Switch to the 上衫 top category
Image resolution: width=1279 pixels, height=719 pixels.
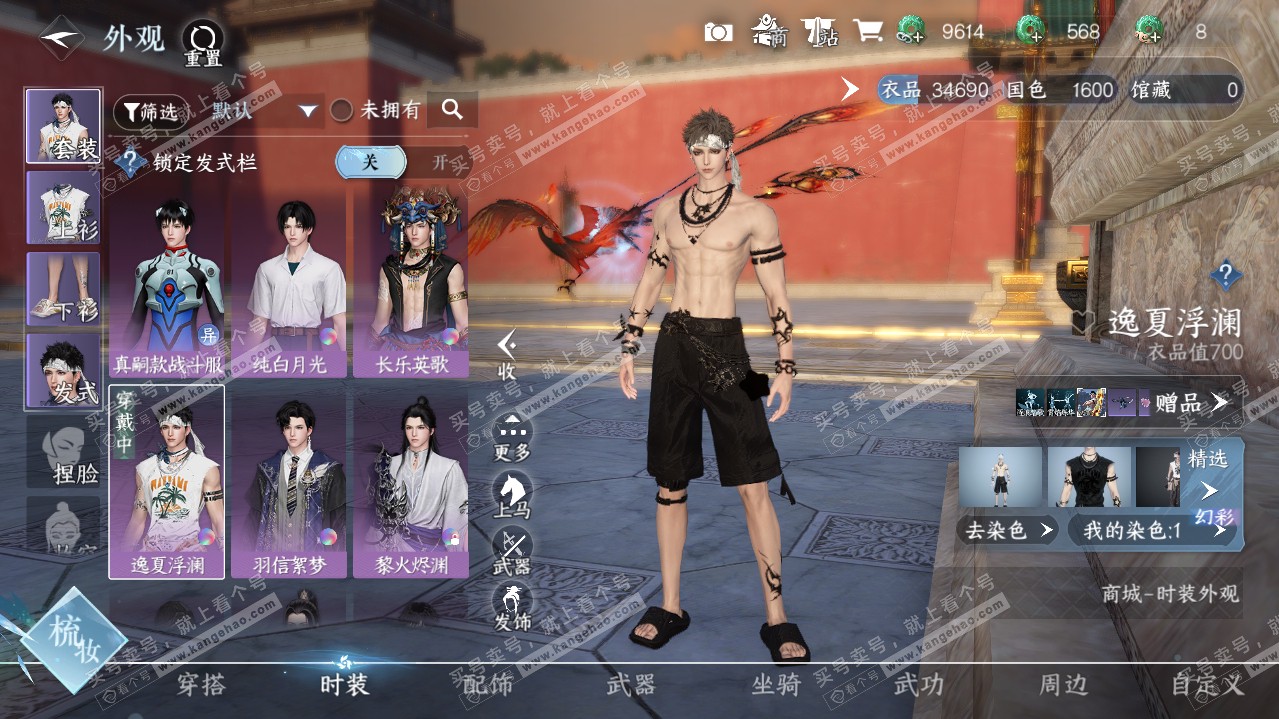point(63,208)
